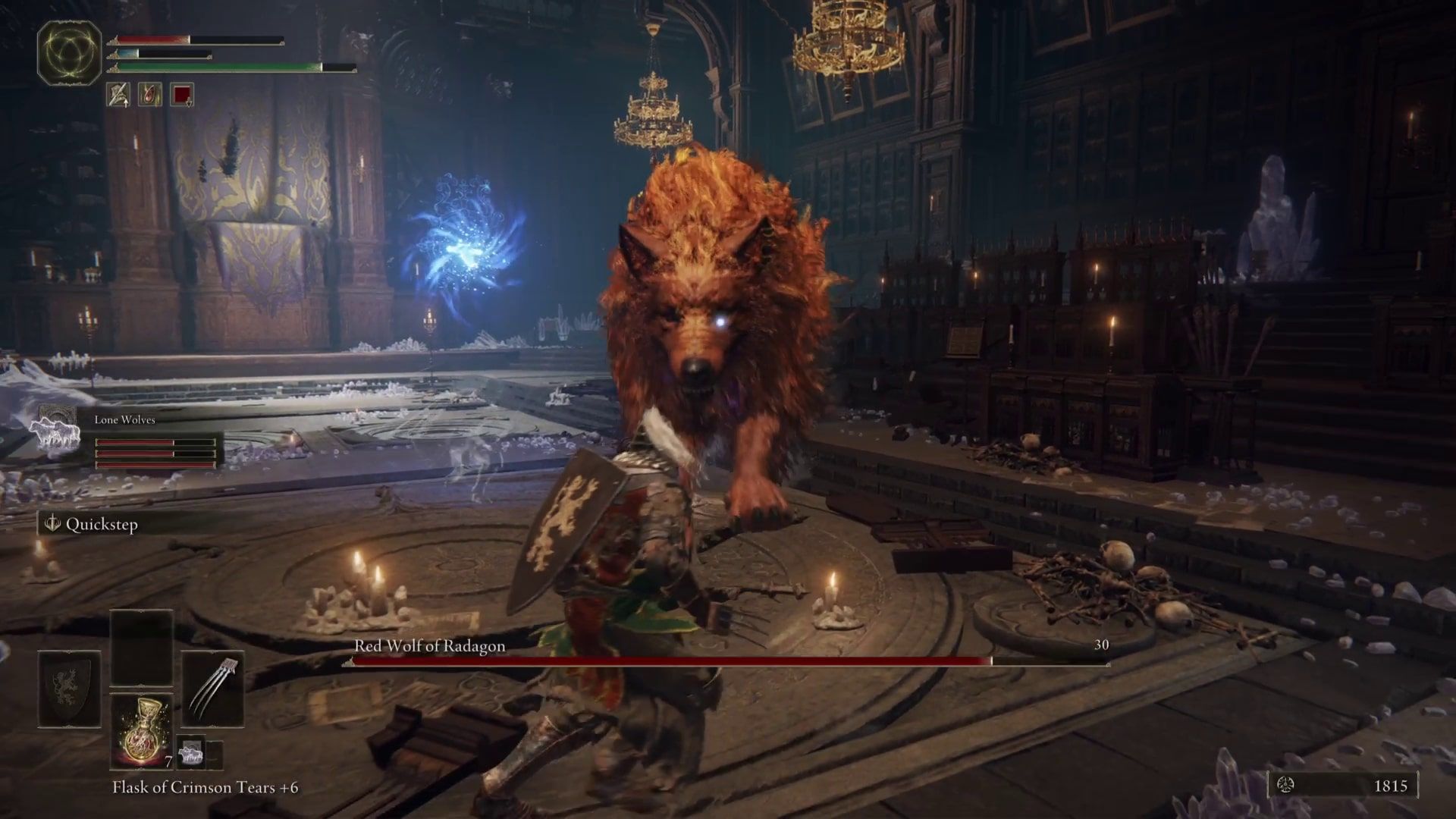This screenshot has height=819, width=1456.
Task: Select the weapon buff status icon under bars
Action: [x=119, y=95]
